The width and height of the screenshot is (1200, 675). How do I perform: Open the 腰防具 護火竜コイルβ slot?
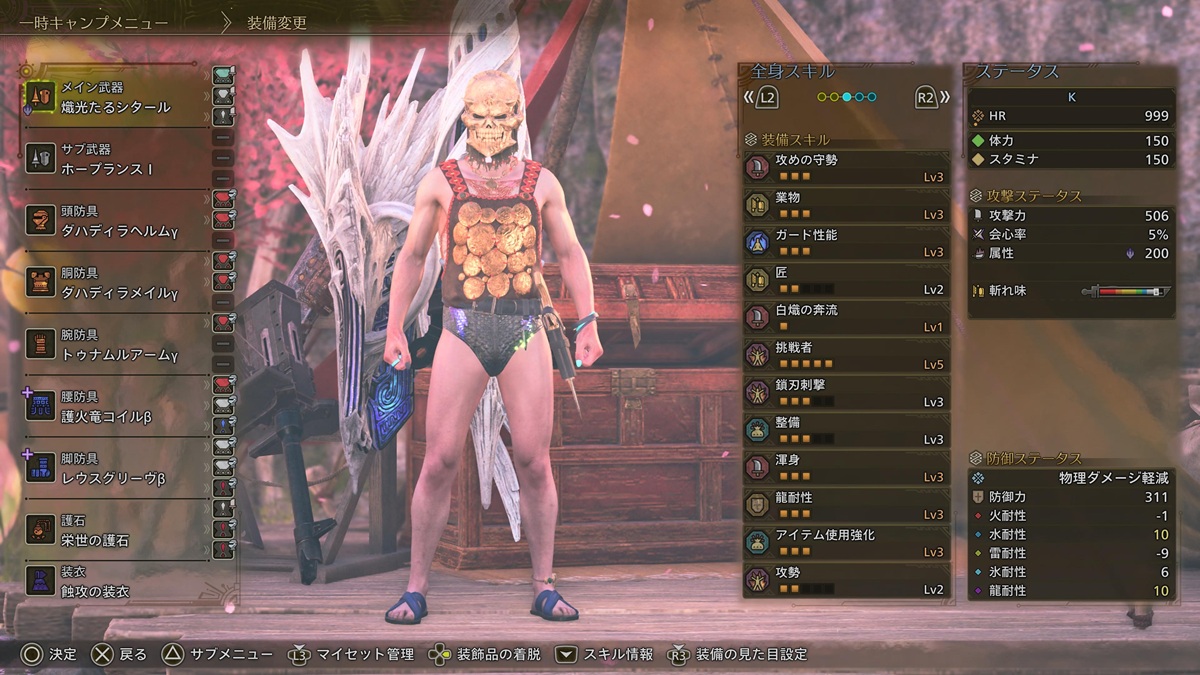pos(115,407)
